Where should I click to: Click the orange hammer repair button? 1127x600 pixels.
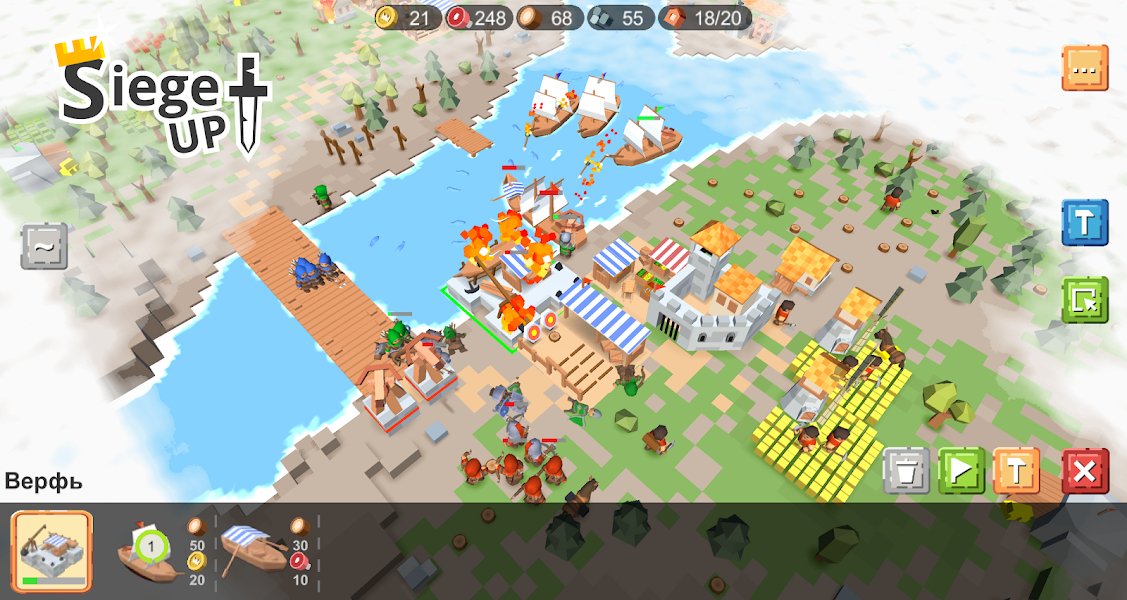point(1016,470)
